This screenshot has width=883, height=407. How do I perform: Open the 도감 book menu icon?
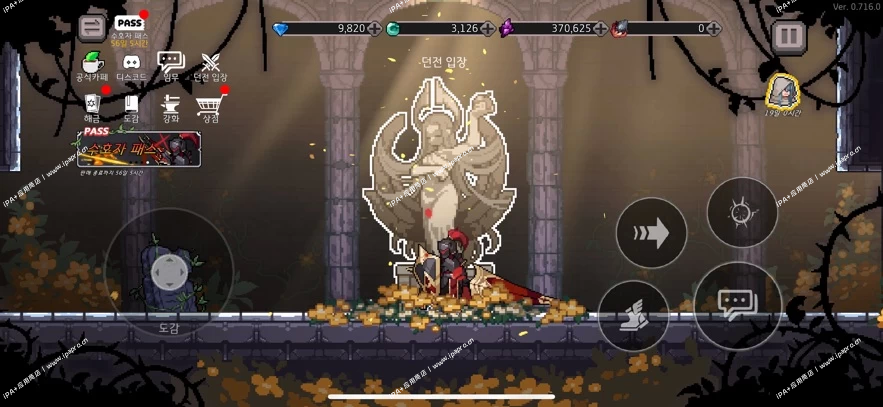pyautogui.click(x=131, y=105)
